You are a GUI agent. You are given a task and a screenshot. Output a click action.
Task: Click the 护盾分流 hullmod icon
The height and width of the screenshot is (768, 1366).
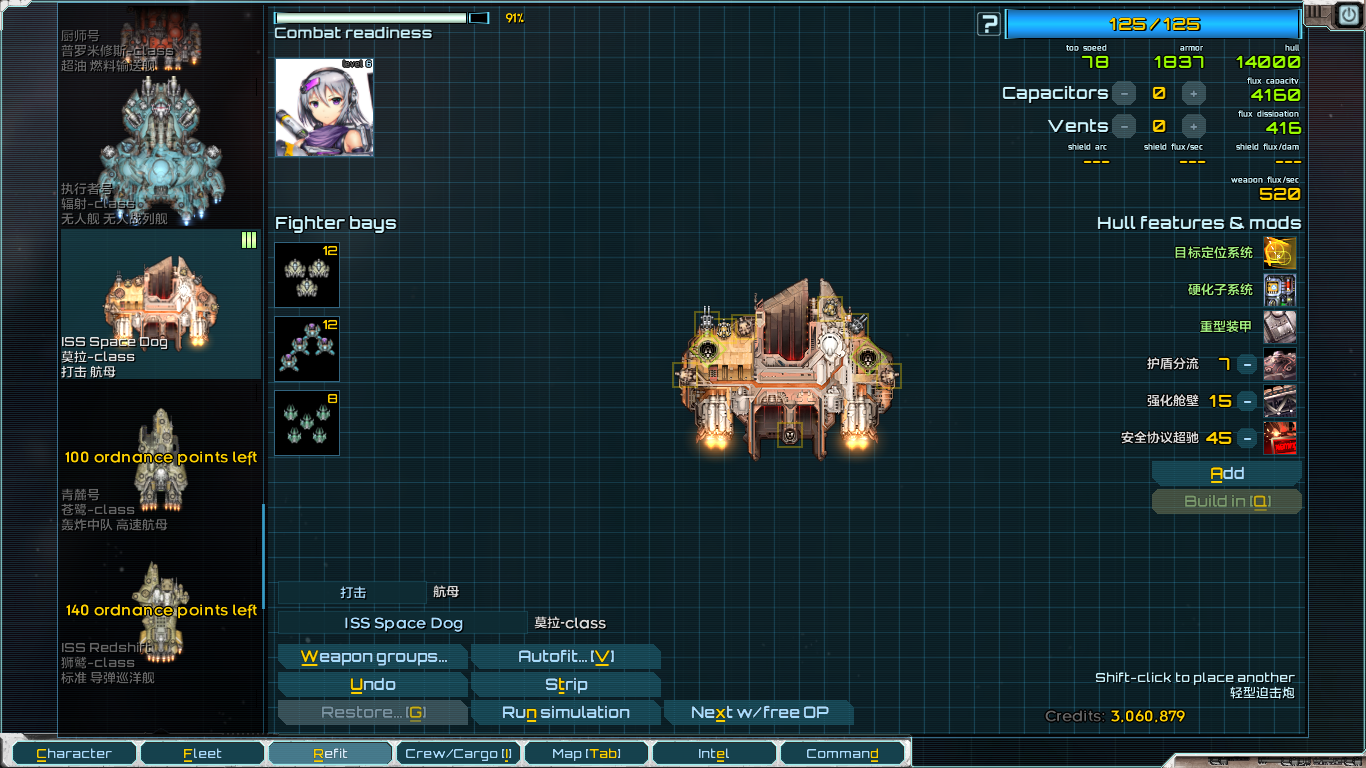point(1281,364)
